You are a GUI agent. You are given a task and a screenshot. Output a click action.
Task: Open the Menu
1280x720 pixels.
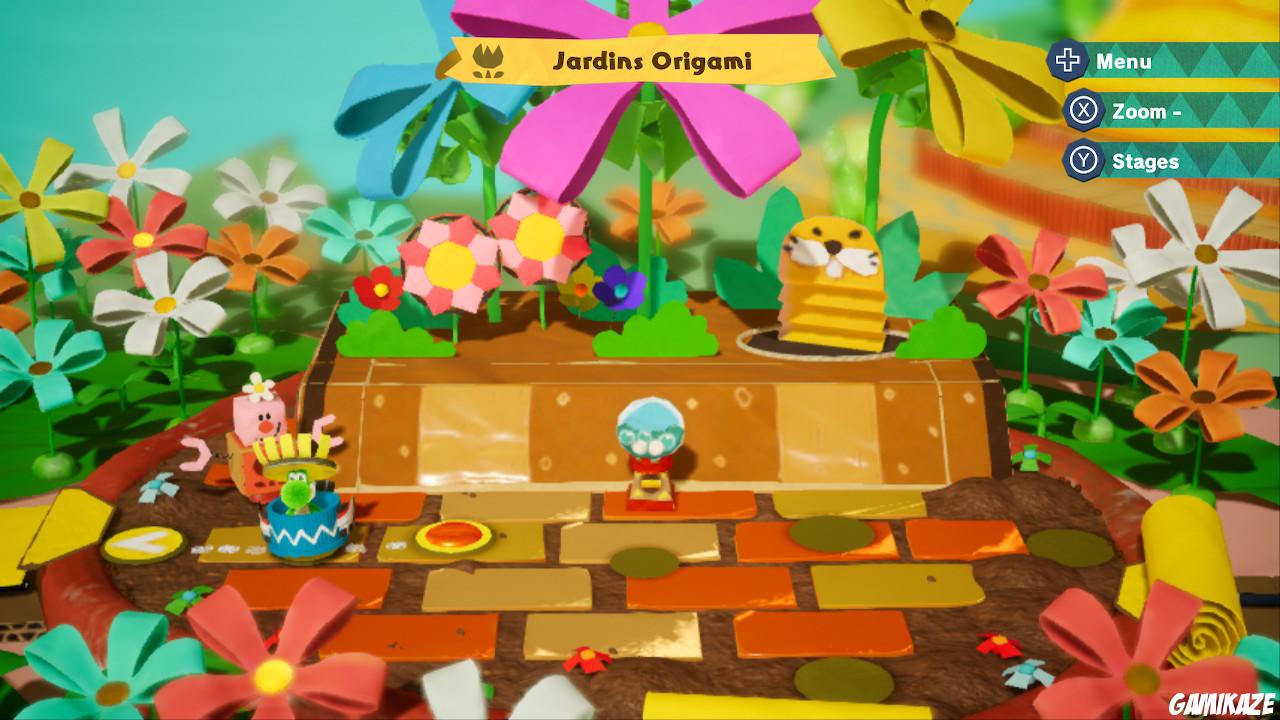coord(1126,60)
